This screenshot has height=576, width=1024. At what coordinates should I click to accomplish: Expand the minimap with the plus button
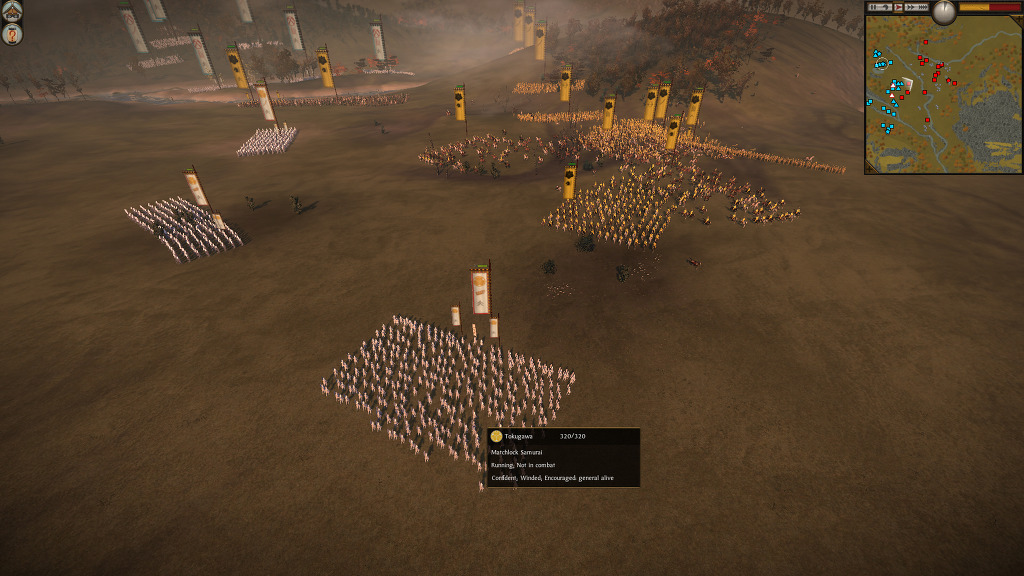pos(1018,20)
